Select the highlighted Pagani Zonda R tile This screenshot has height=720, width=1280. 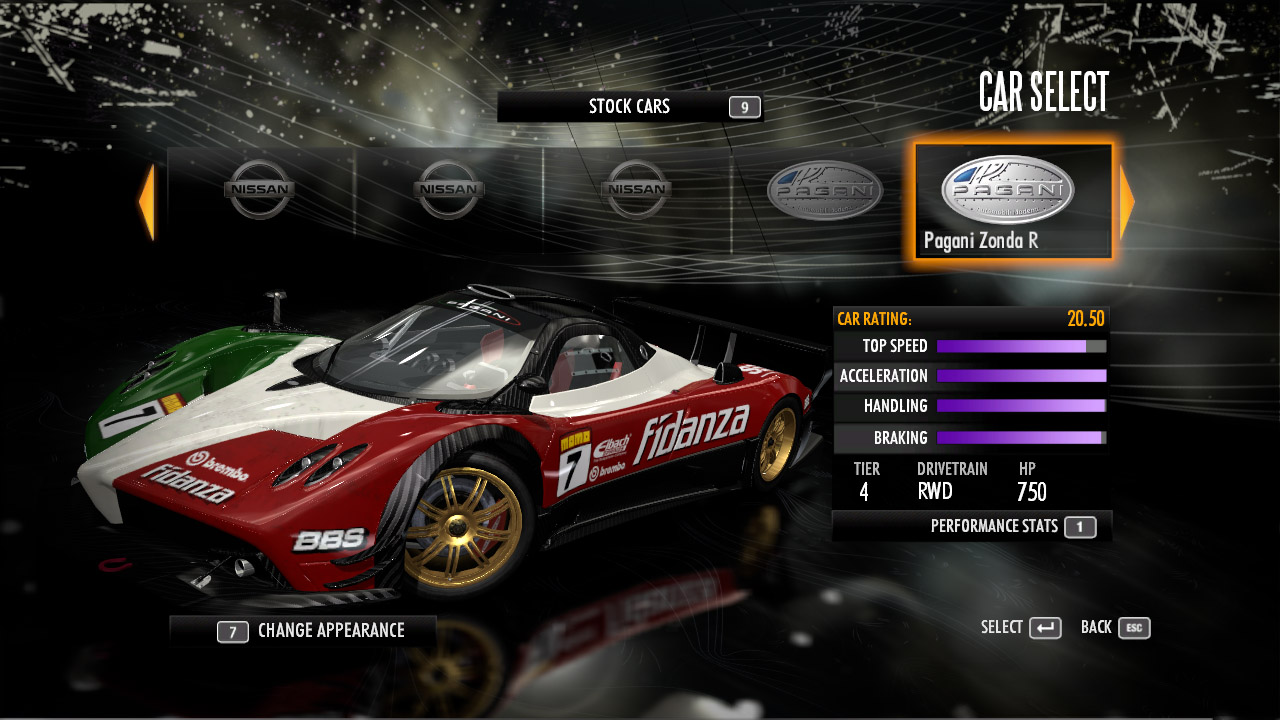1012,202
